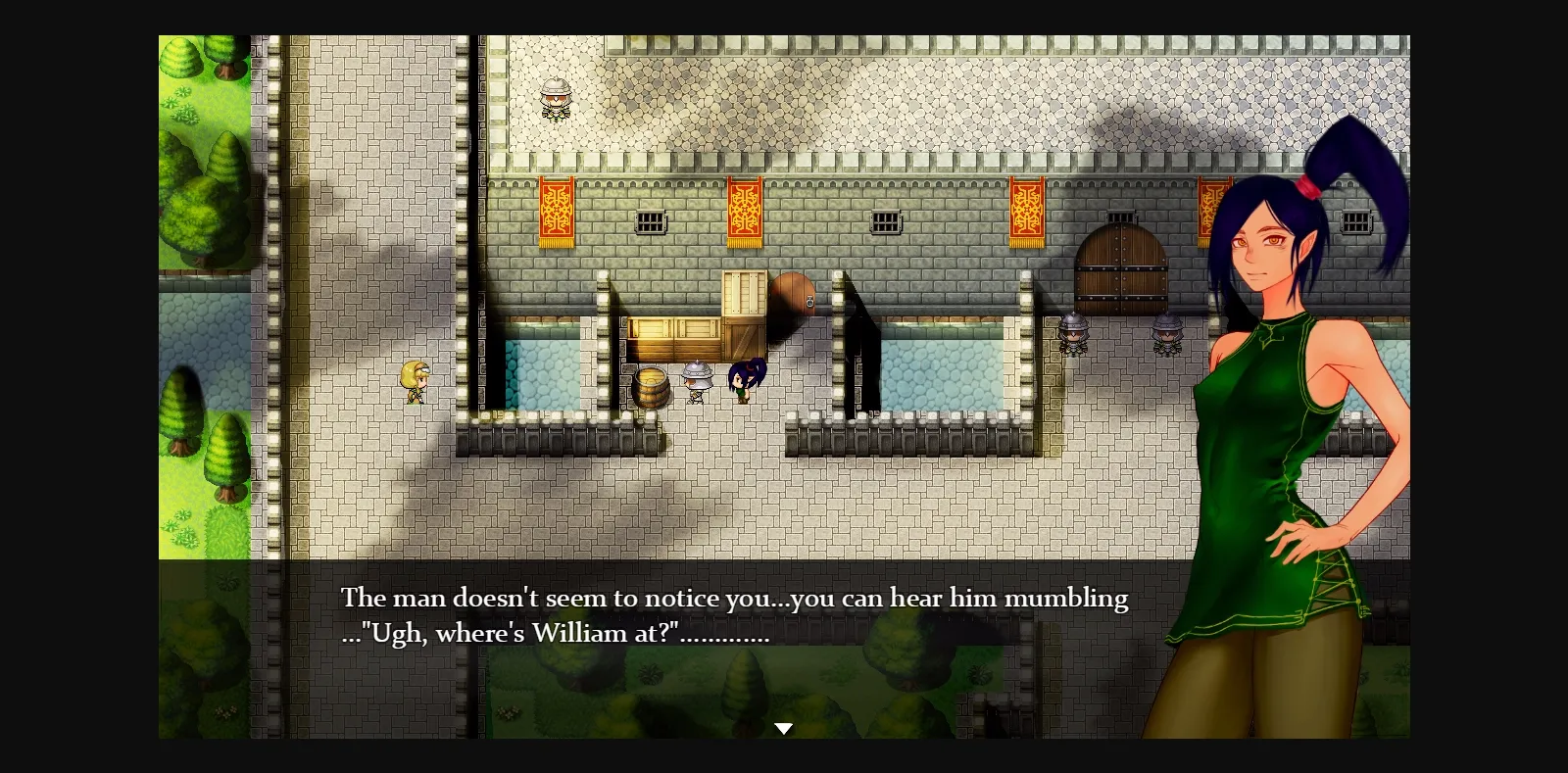The width and height of the screenshot is (1568, 773).
Task: Click the orange banner beside the door
Action: tap(1027, 208)
